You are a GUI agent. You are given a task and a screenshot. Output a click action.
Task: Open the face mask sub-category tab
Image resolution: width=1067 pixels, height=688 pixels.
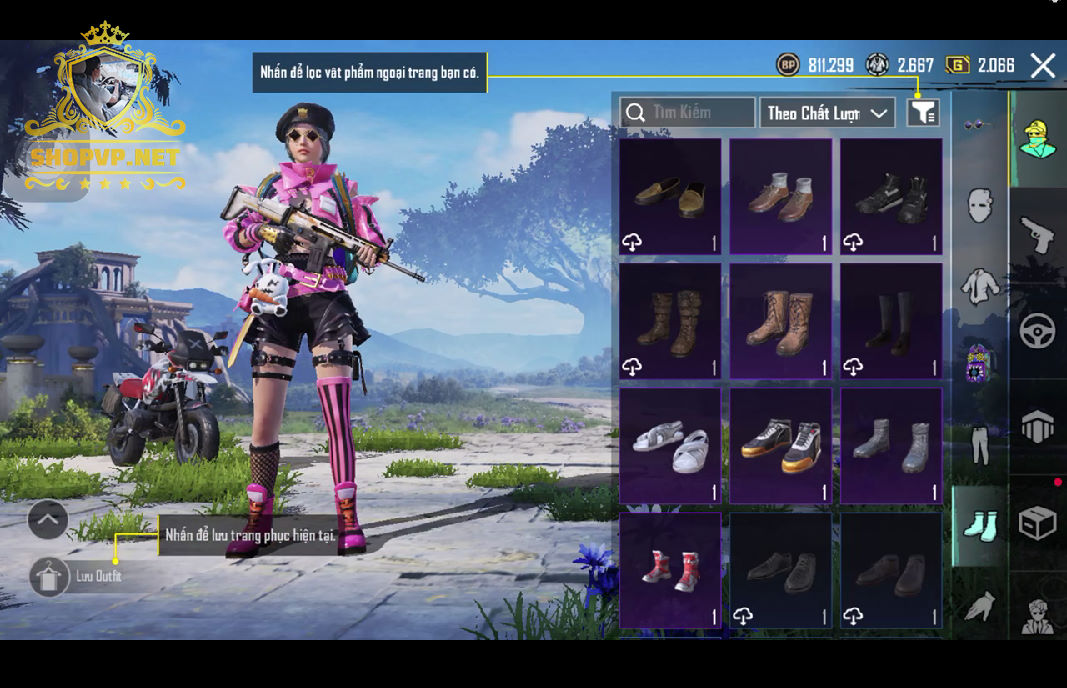980,205
